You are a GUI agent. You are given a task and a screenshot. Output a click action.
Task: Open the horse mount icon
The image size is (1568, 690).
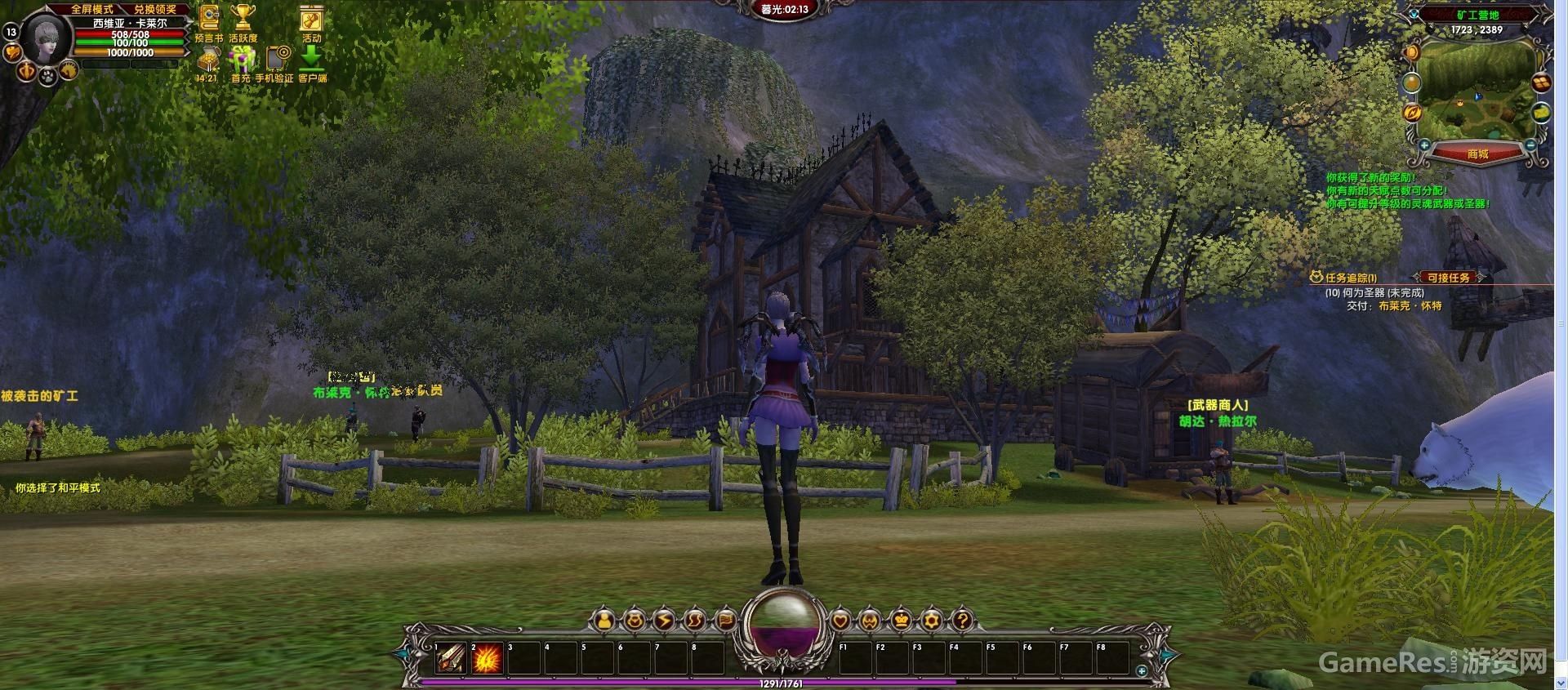pos(69,71)
